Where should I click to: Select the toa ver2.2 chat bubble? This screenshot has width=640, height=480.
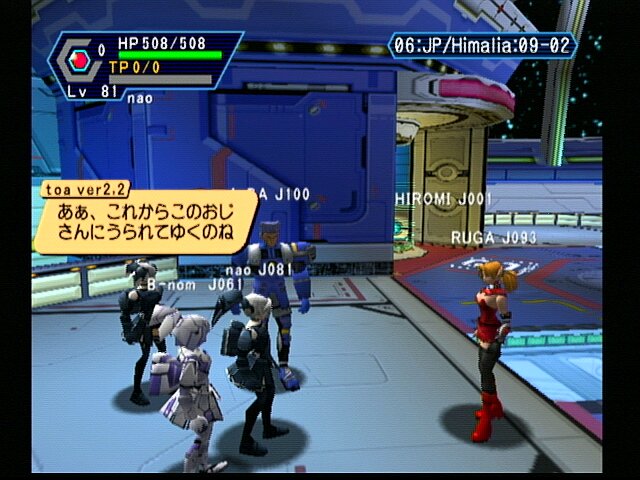[144, 221]
